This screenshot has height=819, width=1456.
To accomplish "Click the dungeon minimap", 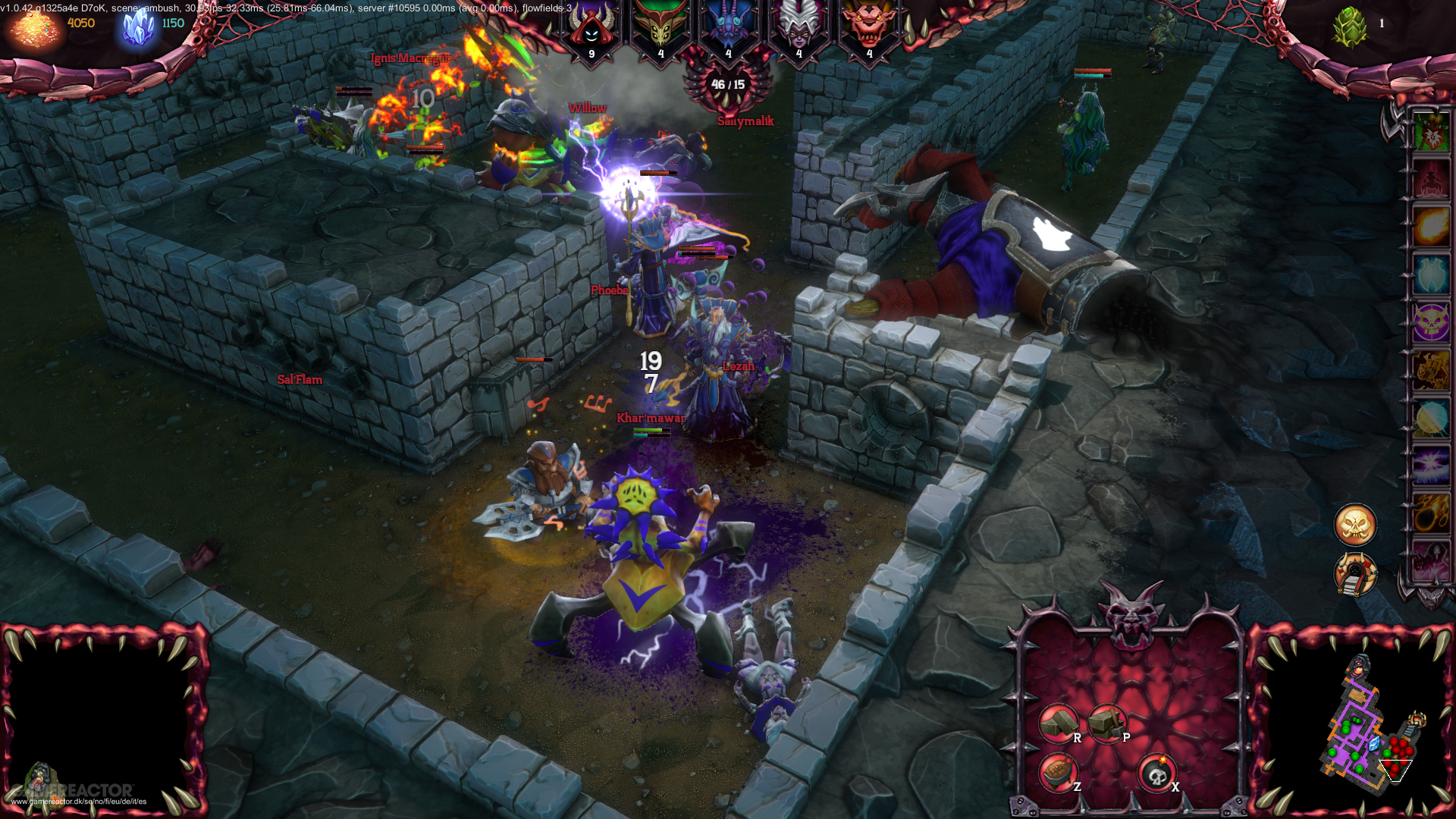I will pos(1365,728).
